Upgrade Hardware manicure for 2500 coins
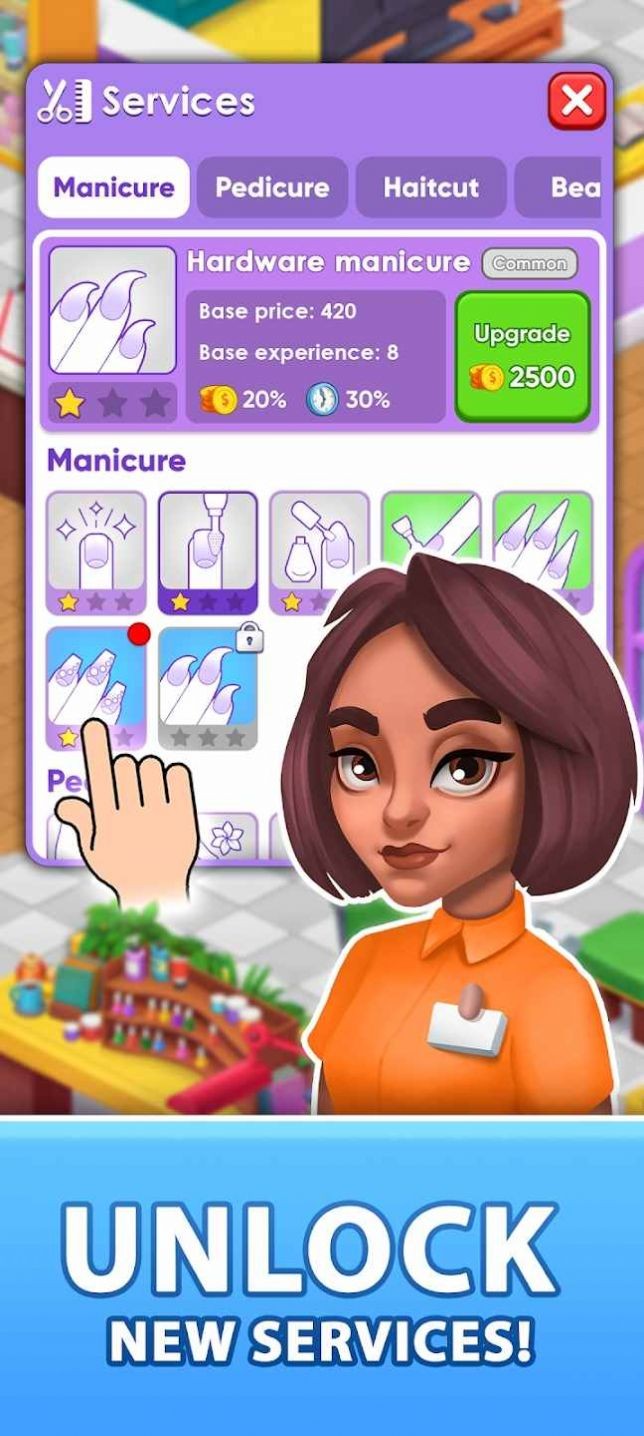 pyautogui.click(x=523, y=356)
